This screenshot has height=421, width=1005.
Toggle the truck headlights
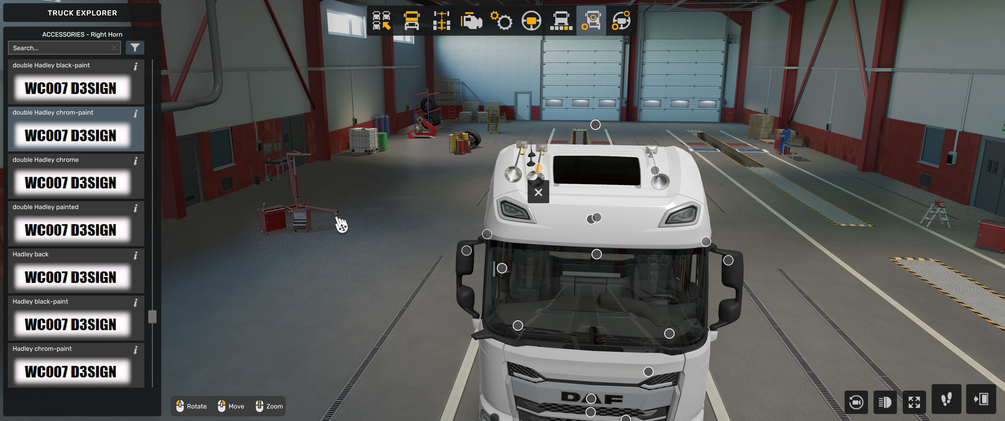click(x=885, y=402)
